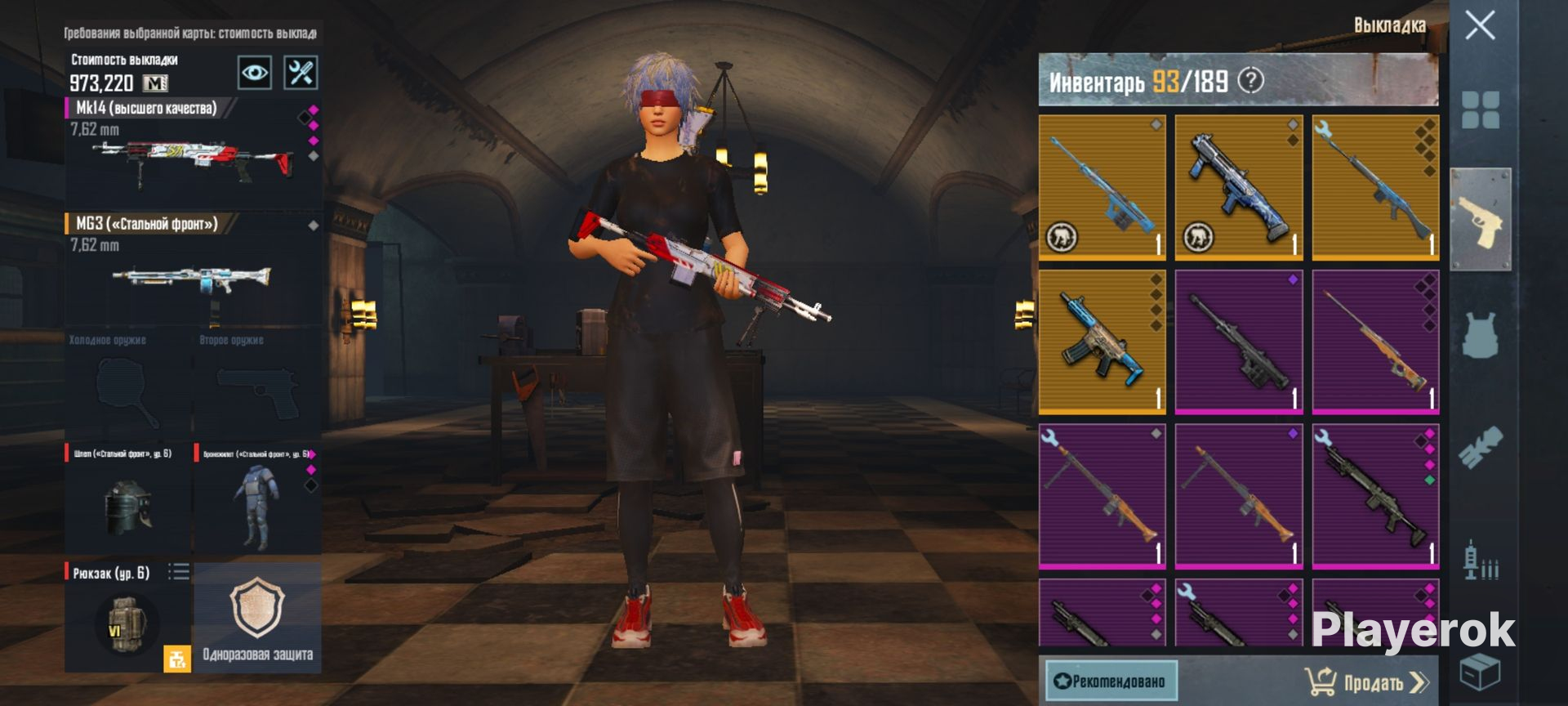Switch to the pistol weapons tab

tap(1480, 219)
